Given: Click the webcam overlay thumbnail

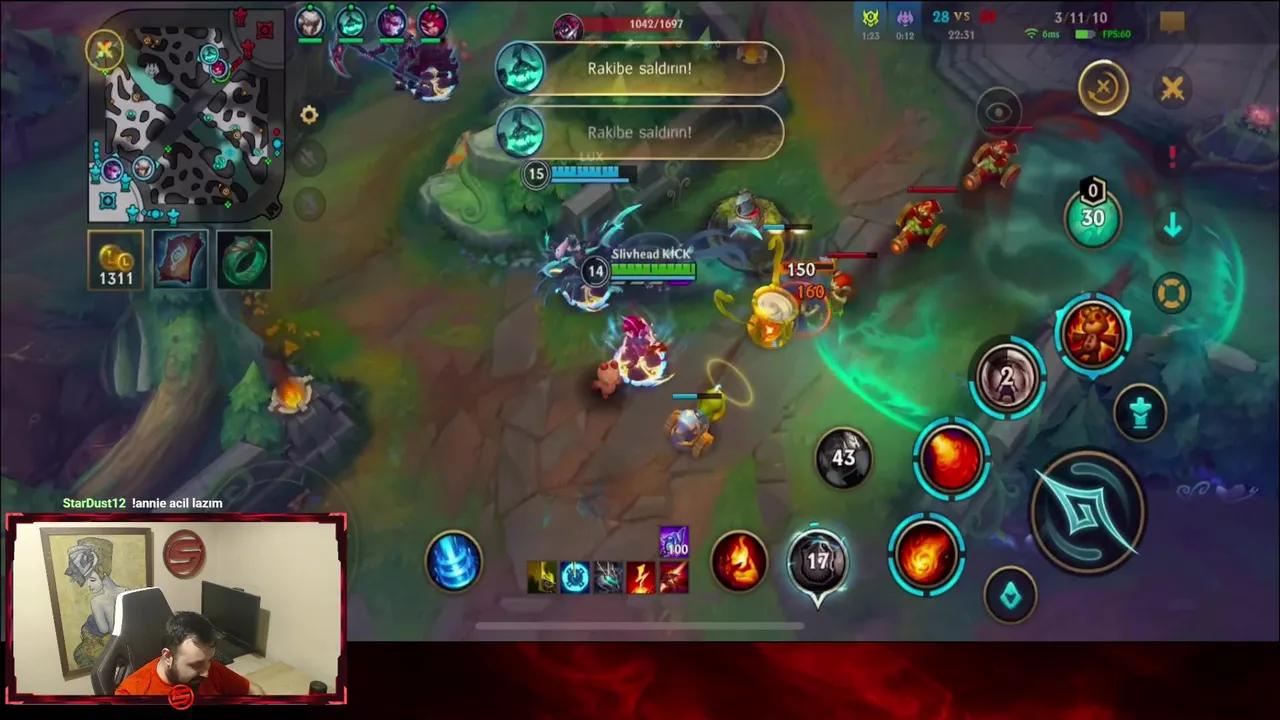Looking at the screenshot, I should [x=176, y=605].
